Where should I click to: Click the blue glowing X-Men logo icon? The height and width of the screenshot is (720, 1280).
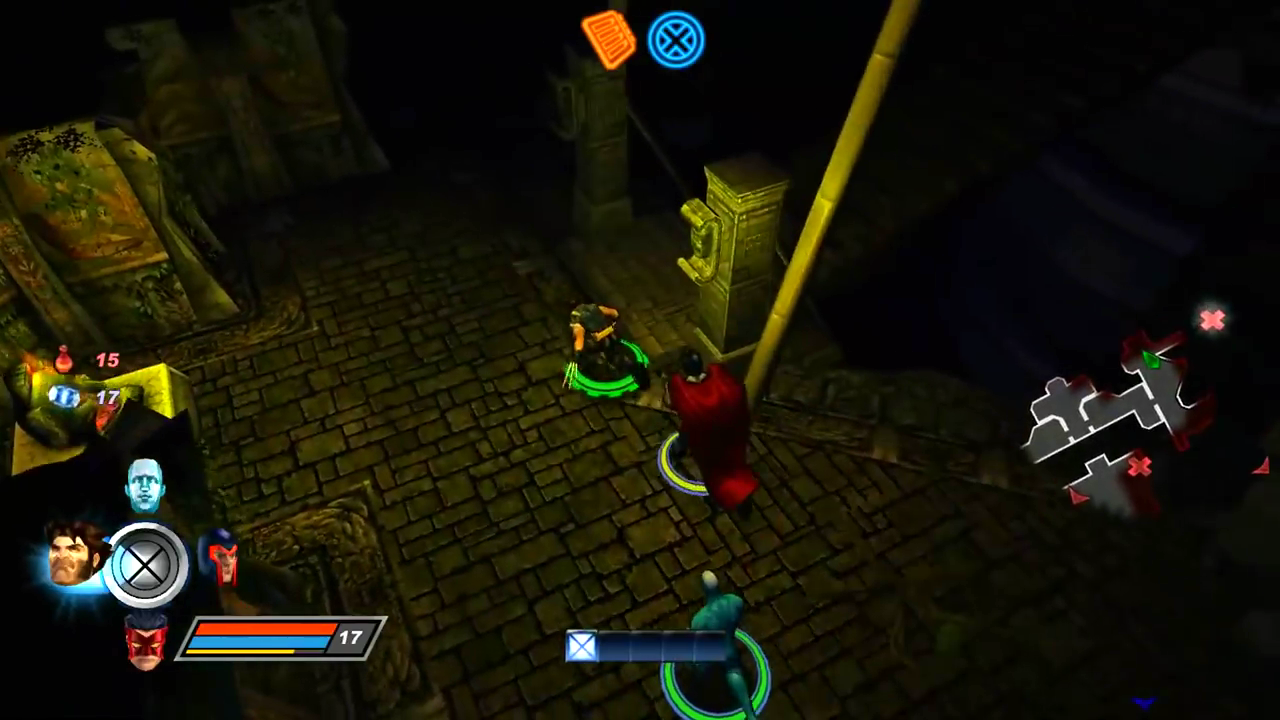[676, 40]
